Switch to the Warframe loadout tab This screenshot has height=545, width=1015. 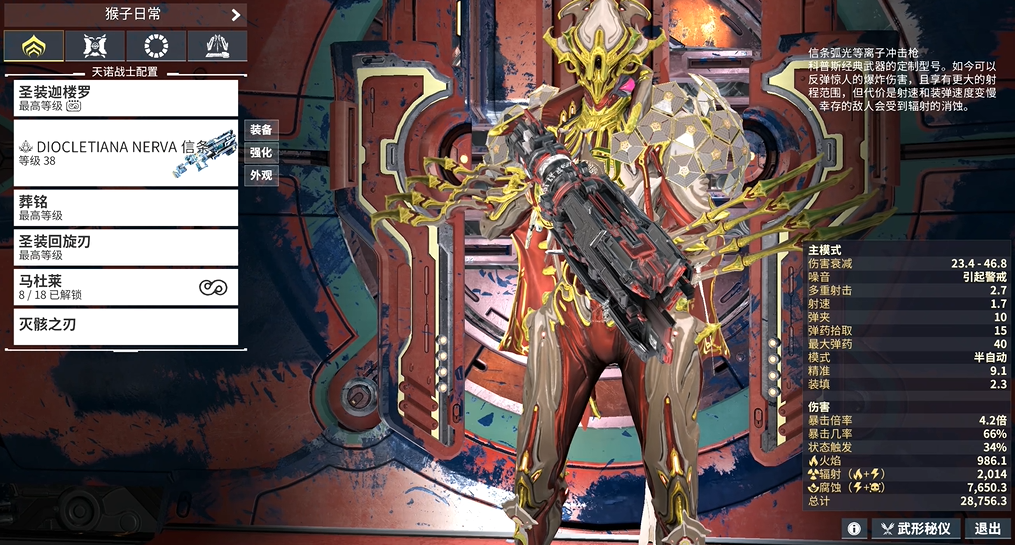[34, 45]
